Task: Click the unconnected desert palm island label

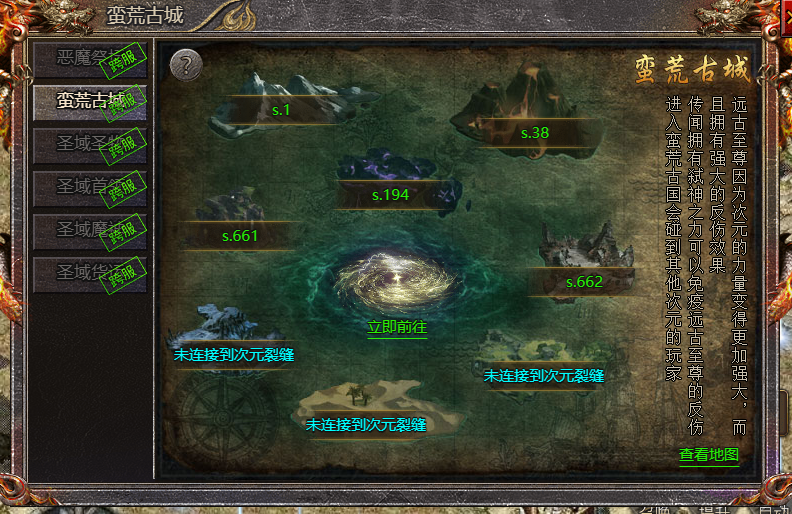Action: (366, 425)
